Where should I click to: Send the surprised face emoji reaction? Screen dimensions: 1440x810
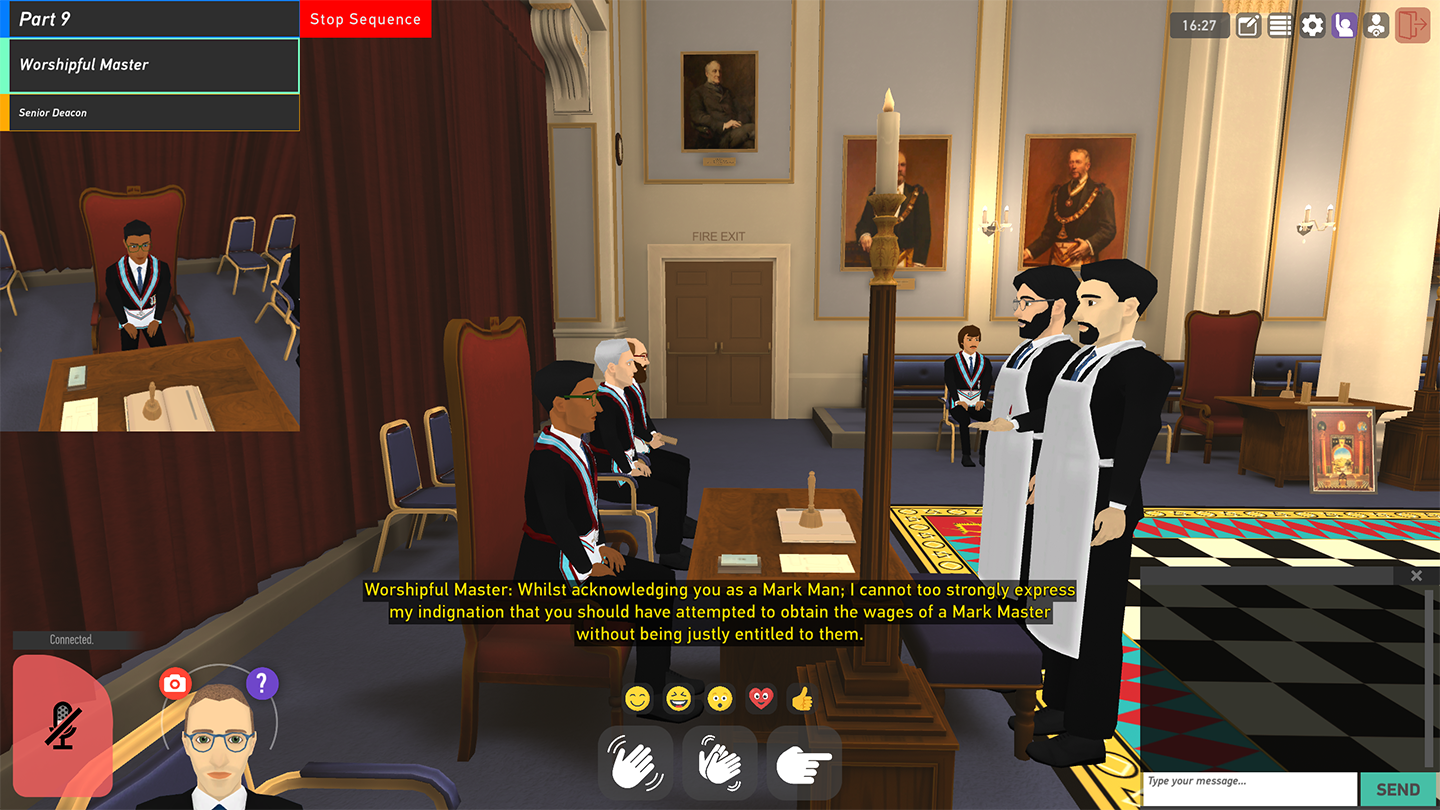click(720, 698)
